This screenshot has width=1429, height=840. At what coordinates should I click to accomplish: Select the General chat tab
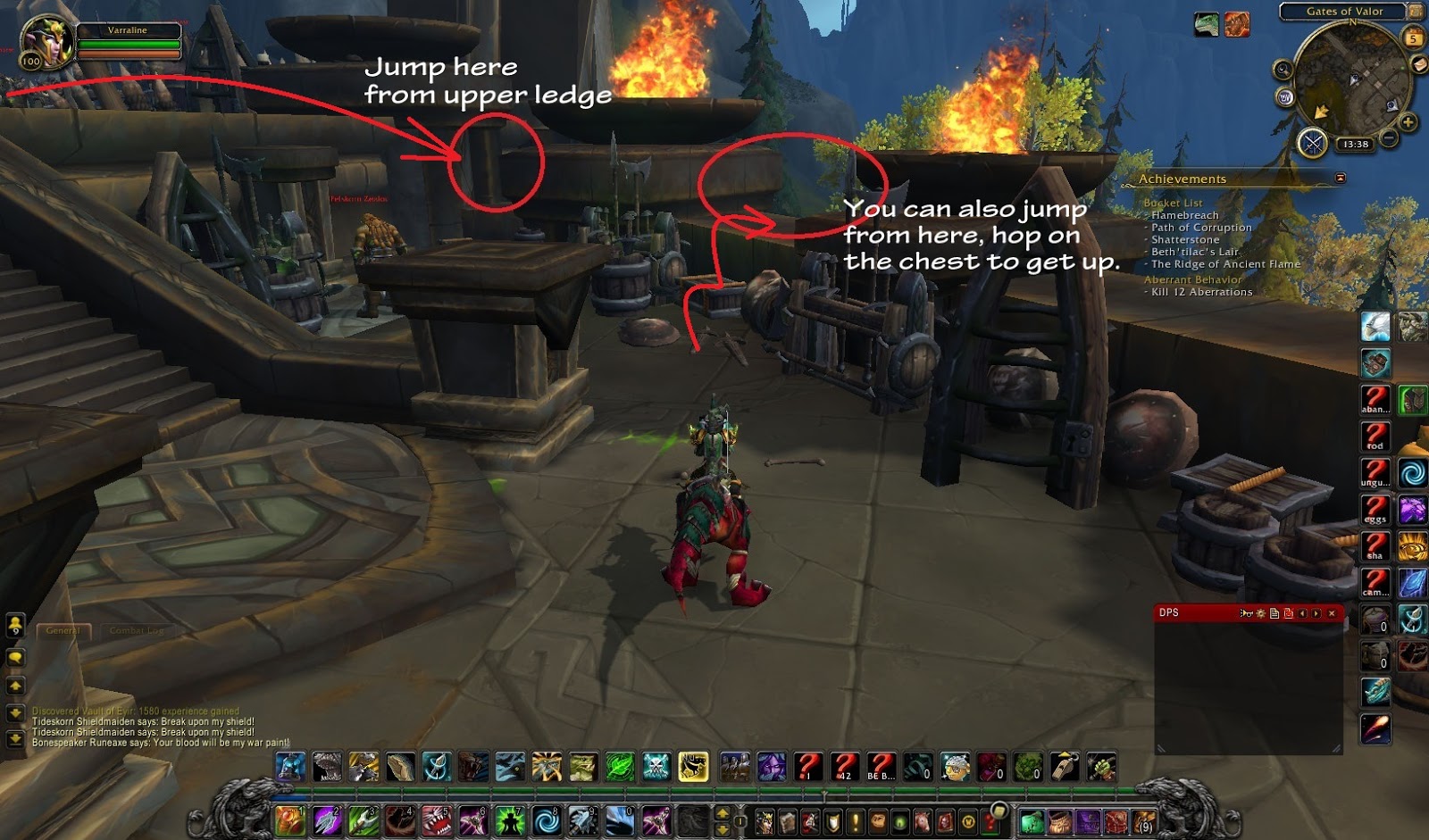(x=63, y=629)
